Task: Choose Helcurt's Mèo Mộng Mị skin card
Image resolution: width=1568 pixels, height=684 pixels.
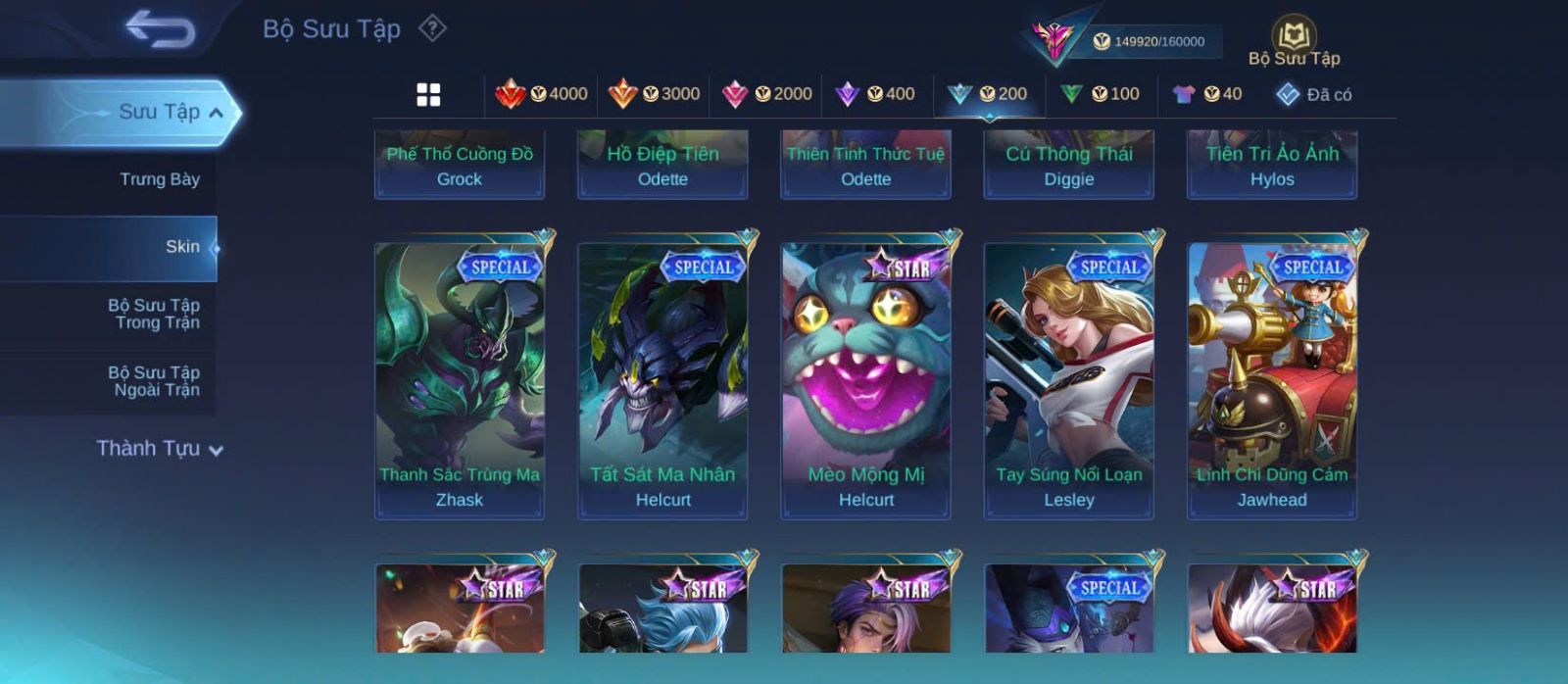Action: (866, 380)
